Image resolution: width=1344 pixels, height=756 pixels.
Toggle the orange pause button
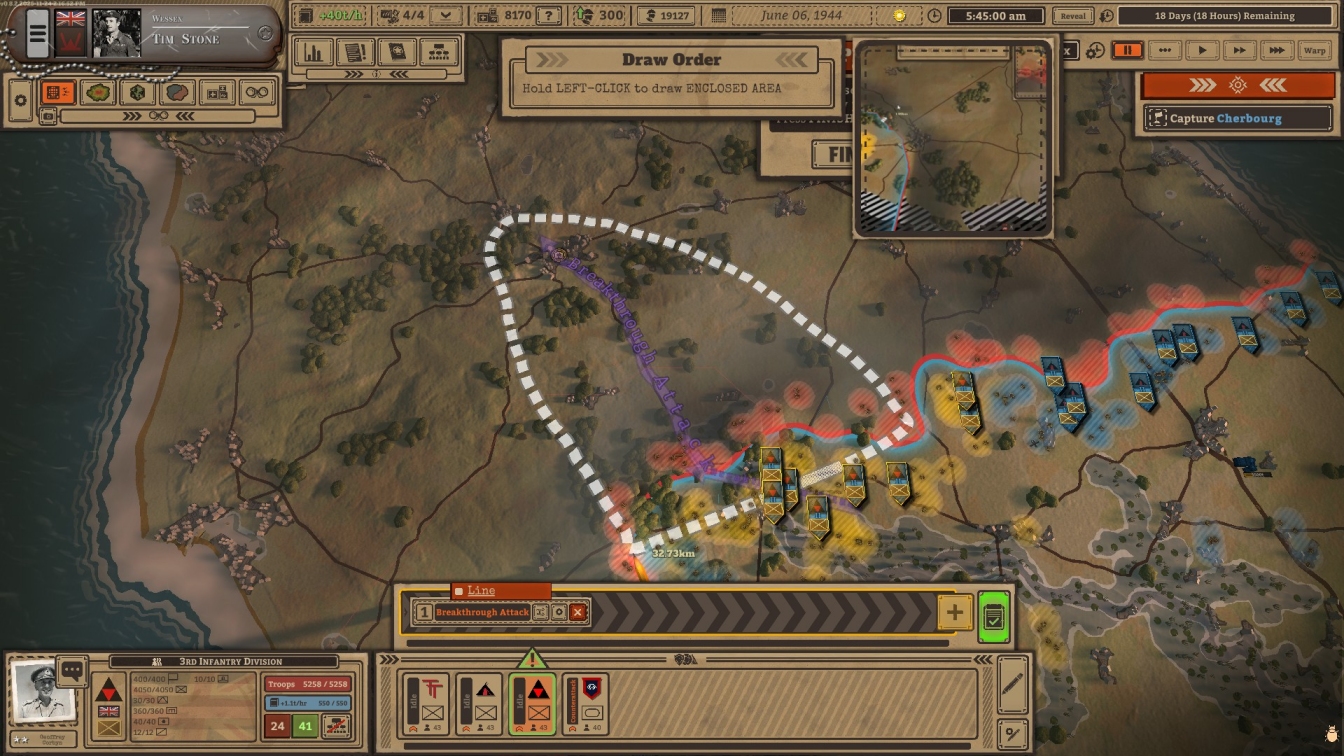tap(1127, 50)
